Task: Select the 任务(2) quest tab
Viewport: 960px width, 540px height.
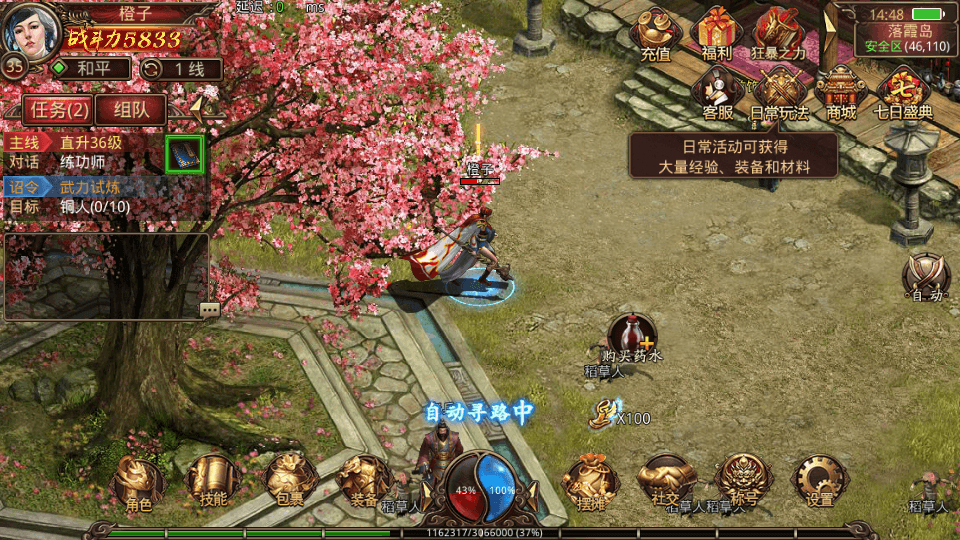Action: pyautogui.click(x=56, y=110)
